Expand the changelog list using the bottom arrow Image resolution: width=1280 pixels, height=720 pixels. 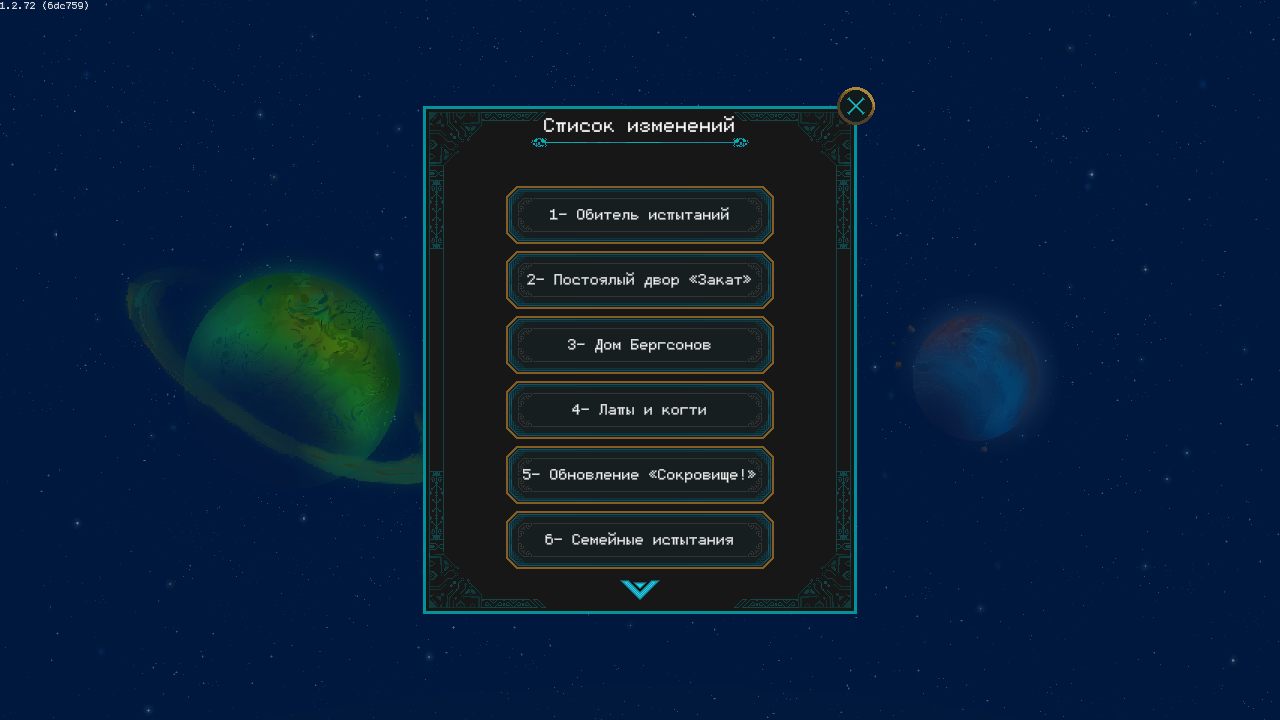click(x=639, y=590)
